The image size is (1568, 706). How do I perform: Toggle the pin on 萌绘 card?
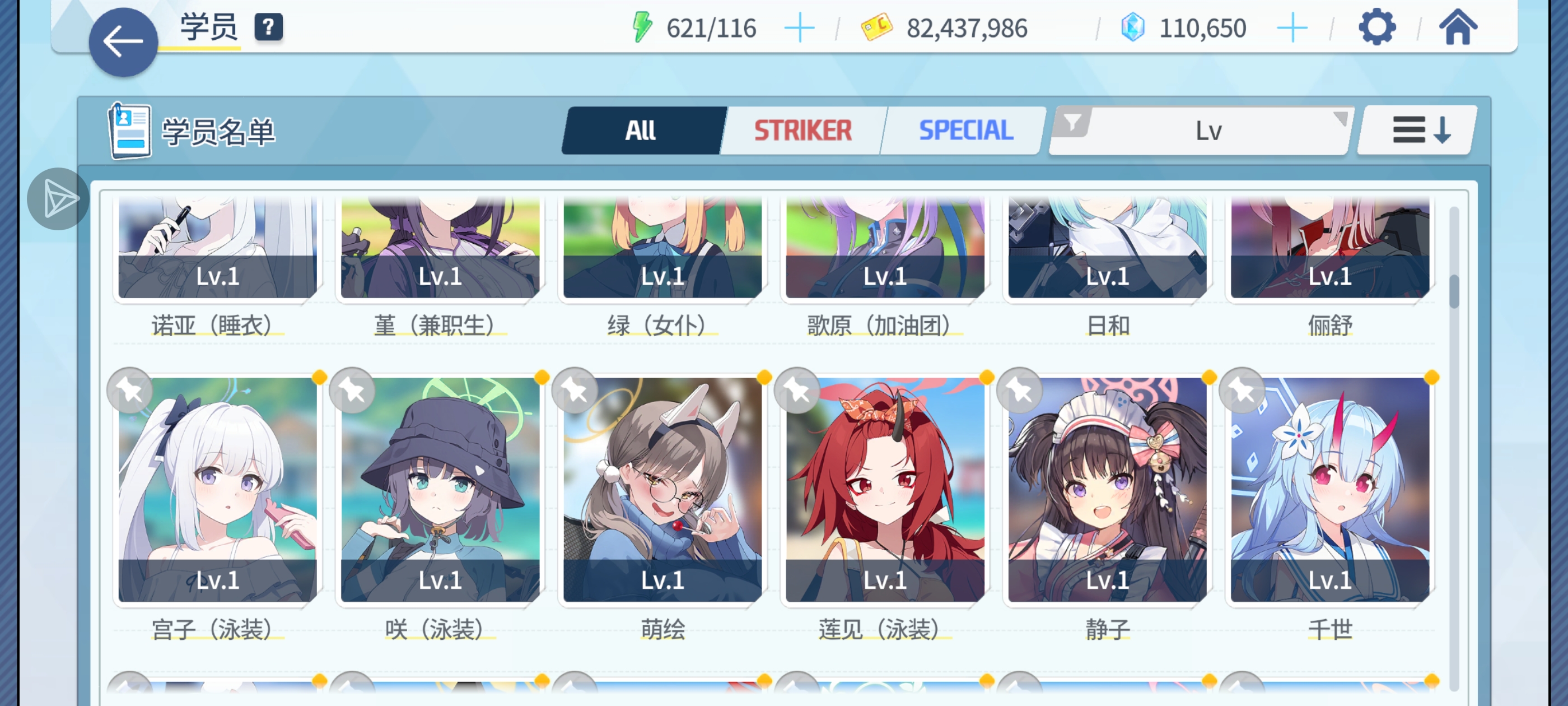coord(574,391)
